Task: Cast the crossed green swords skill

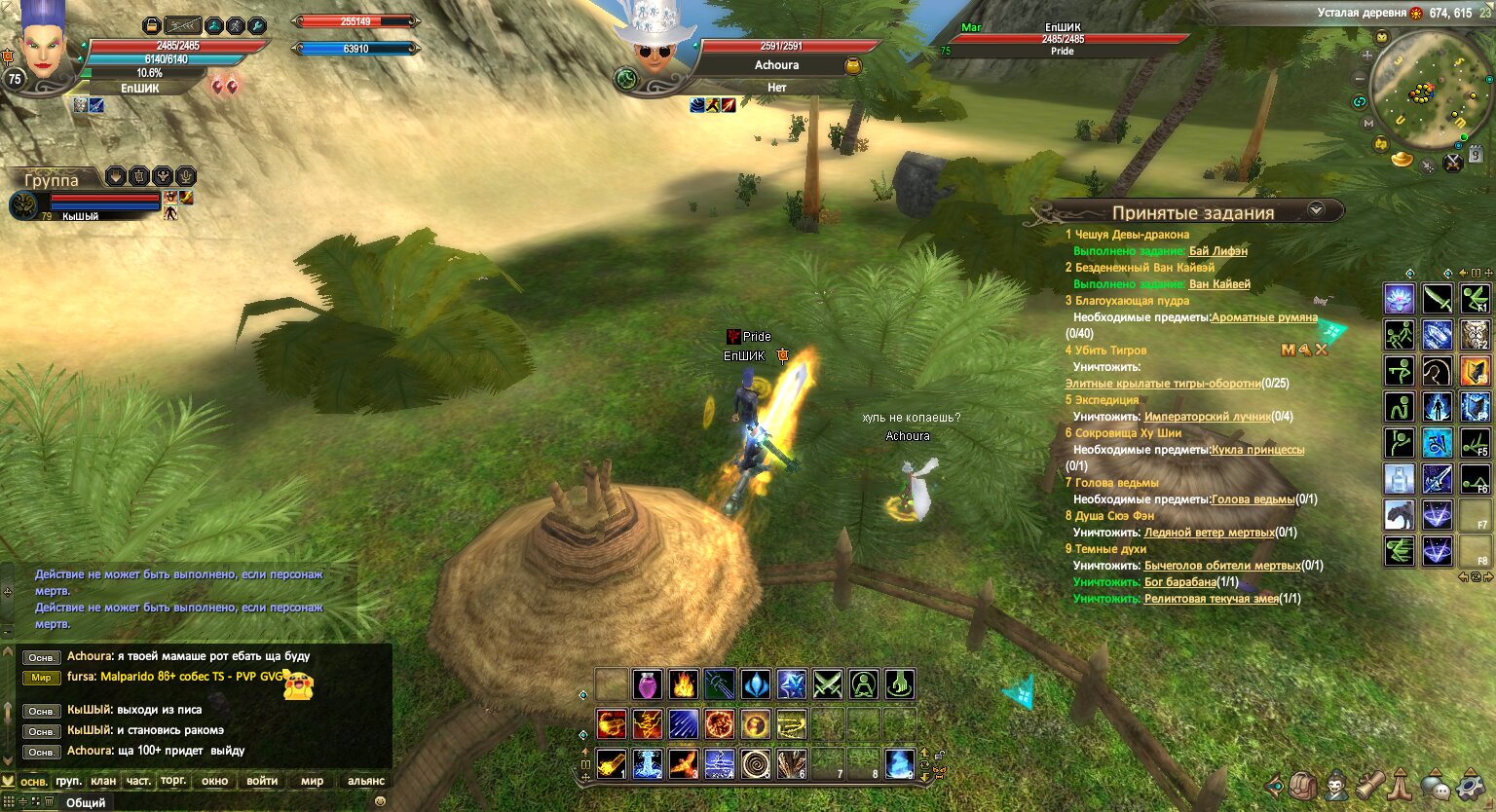Action: tap(827, 684)
